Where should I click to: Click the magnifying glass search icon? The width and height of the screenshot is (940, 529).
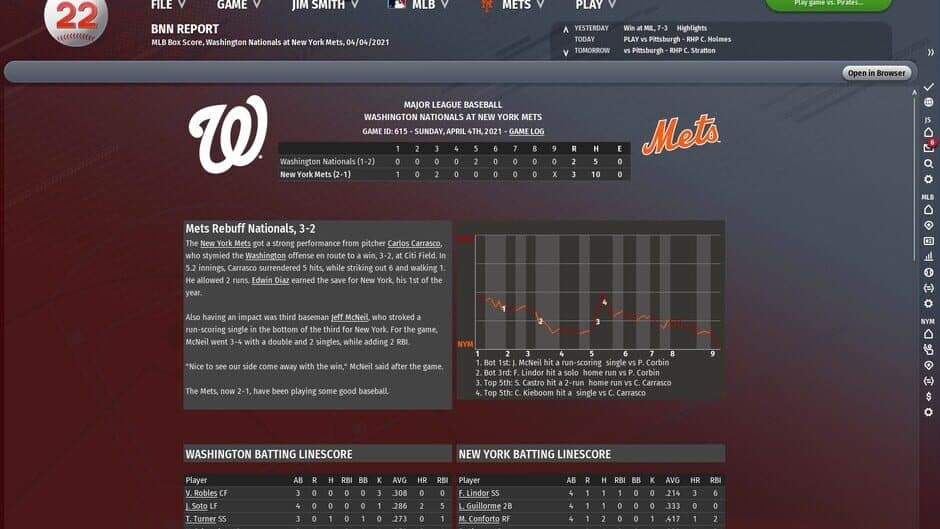(928, 163)
